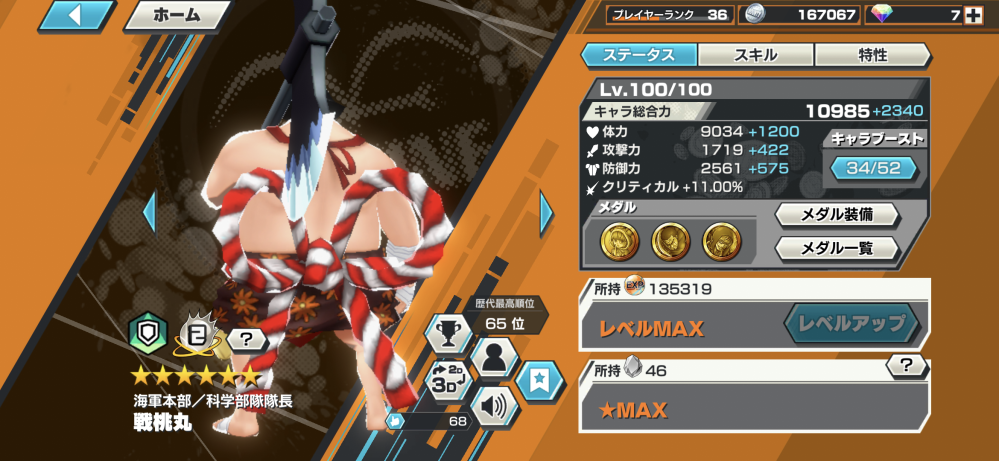999x461 pixels.
Task: Toggle the 2D/3D view mode
Action: pos(449,379)
